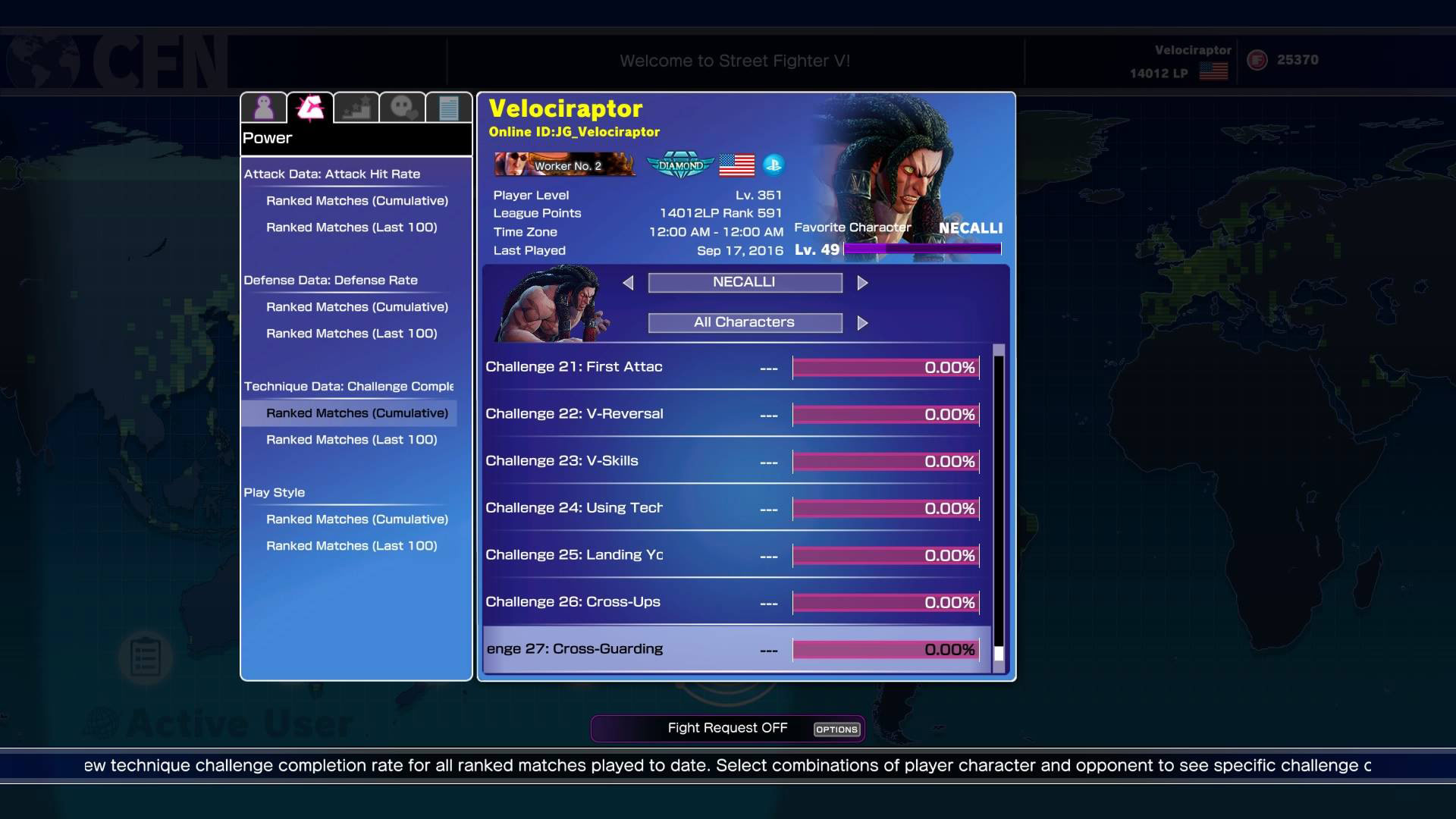The image size is (1456, 819).
Task: Open the player profile tab icon
Action: pyautogui.click(x=263, y=106)
